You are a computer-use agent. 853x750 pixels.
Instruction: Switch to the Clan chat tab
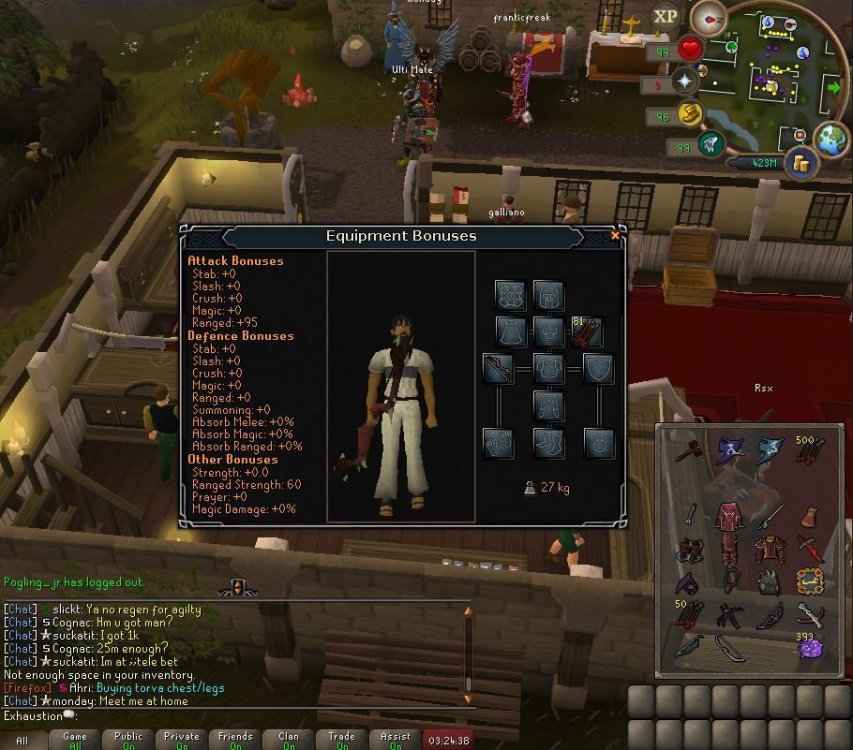(288, 740)
